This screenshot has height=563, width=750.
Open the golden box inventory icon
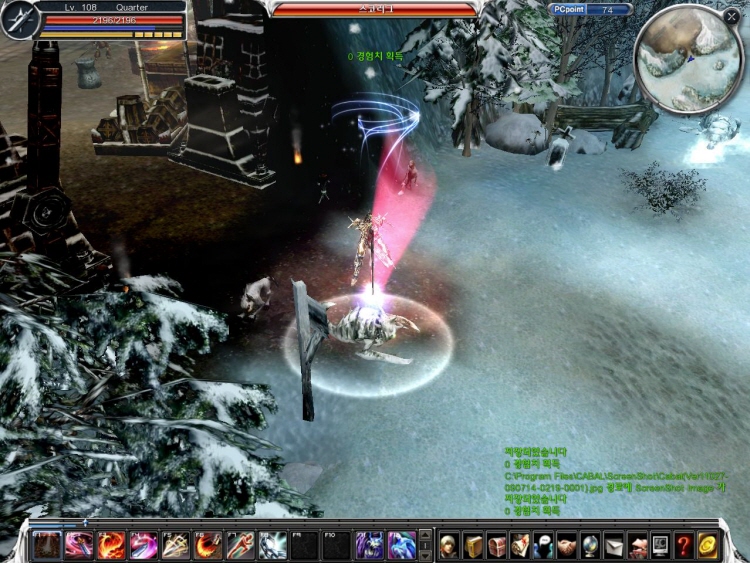coord(473,545)
